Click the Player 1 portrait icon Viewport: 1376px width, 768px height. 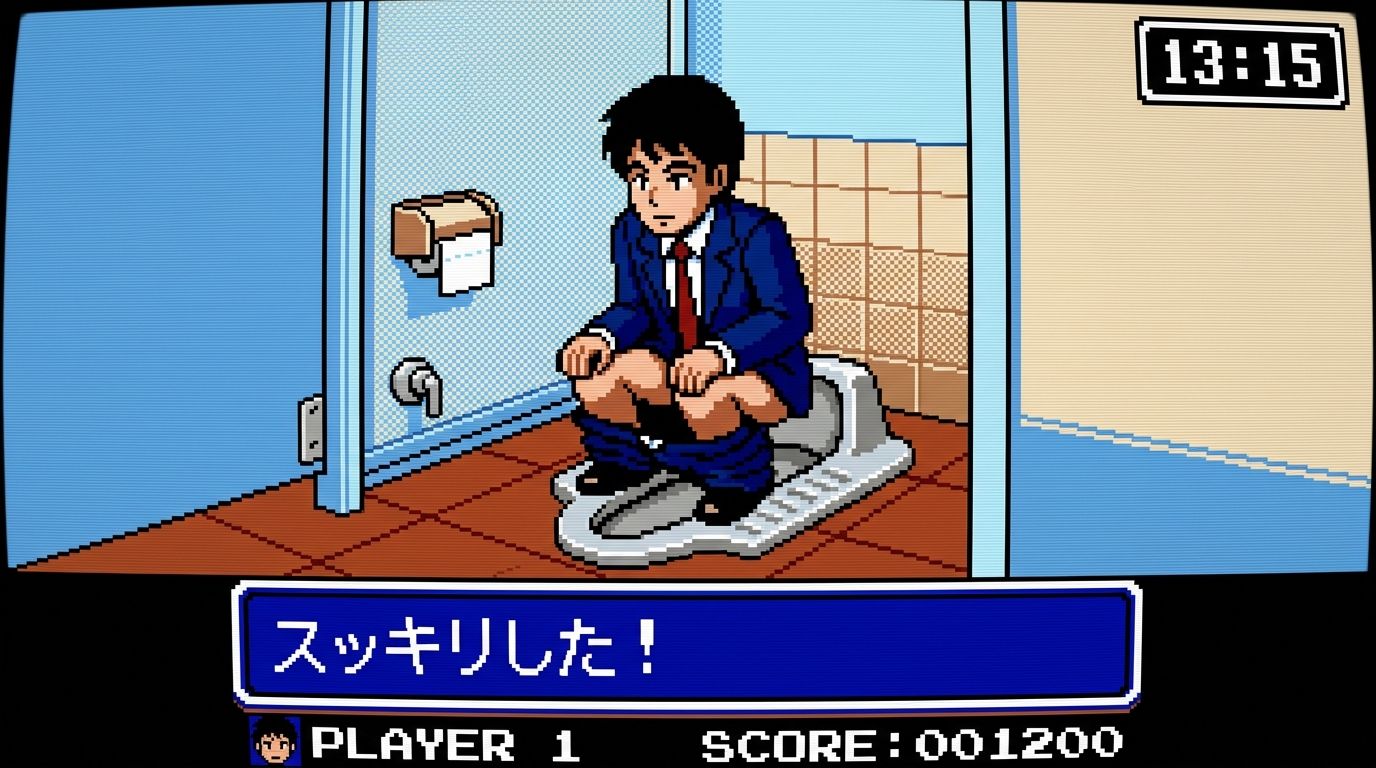274,741
